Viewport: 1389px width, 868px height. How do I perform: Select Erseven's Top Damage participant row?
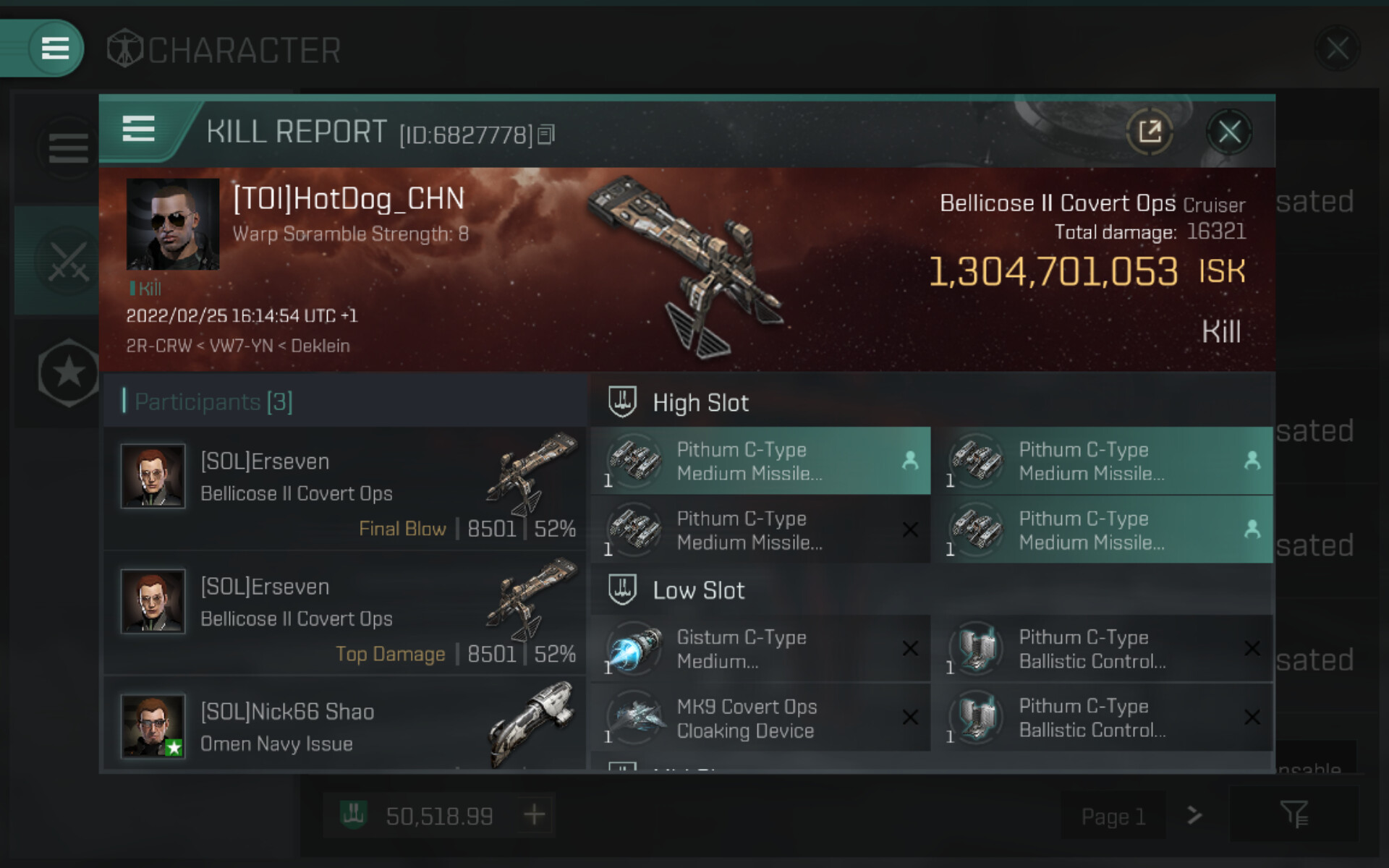pos(345,614)
